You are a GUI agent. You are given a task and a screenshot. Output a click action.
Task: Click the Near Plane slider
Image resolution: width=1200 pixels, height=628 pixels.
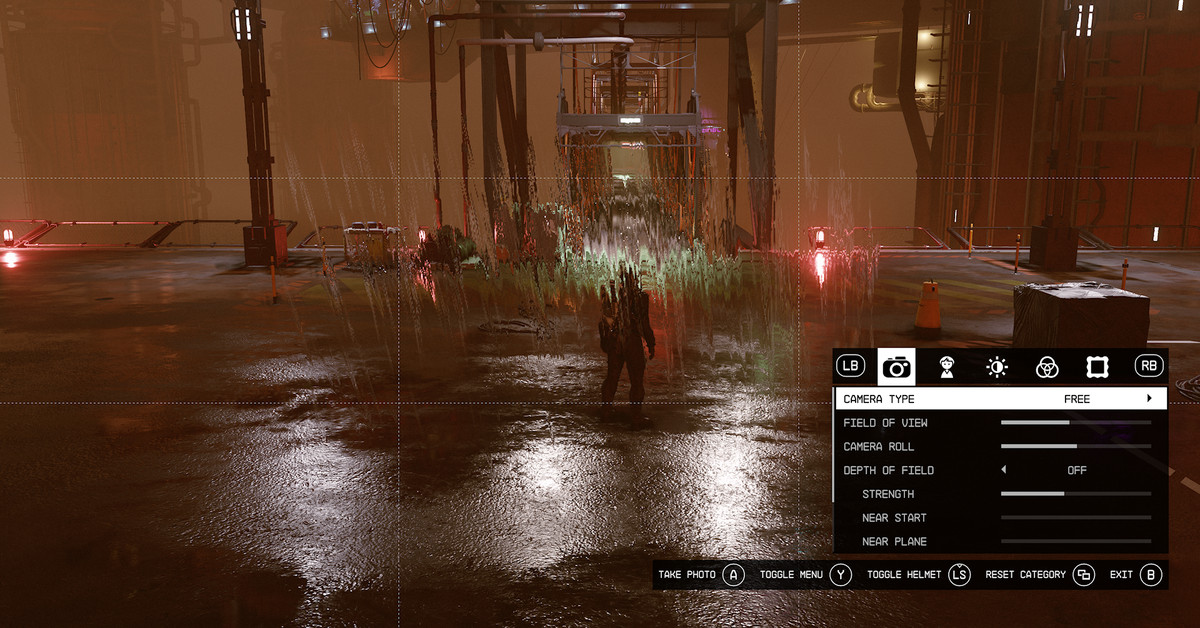point(1075,542)
